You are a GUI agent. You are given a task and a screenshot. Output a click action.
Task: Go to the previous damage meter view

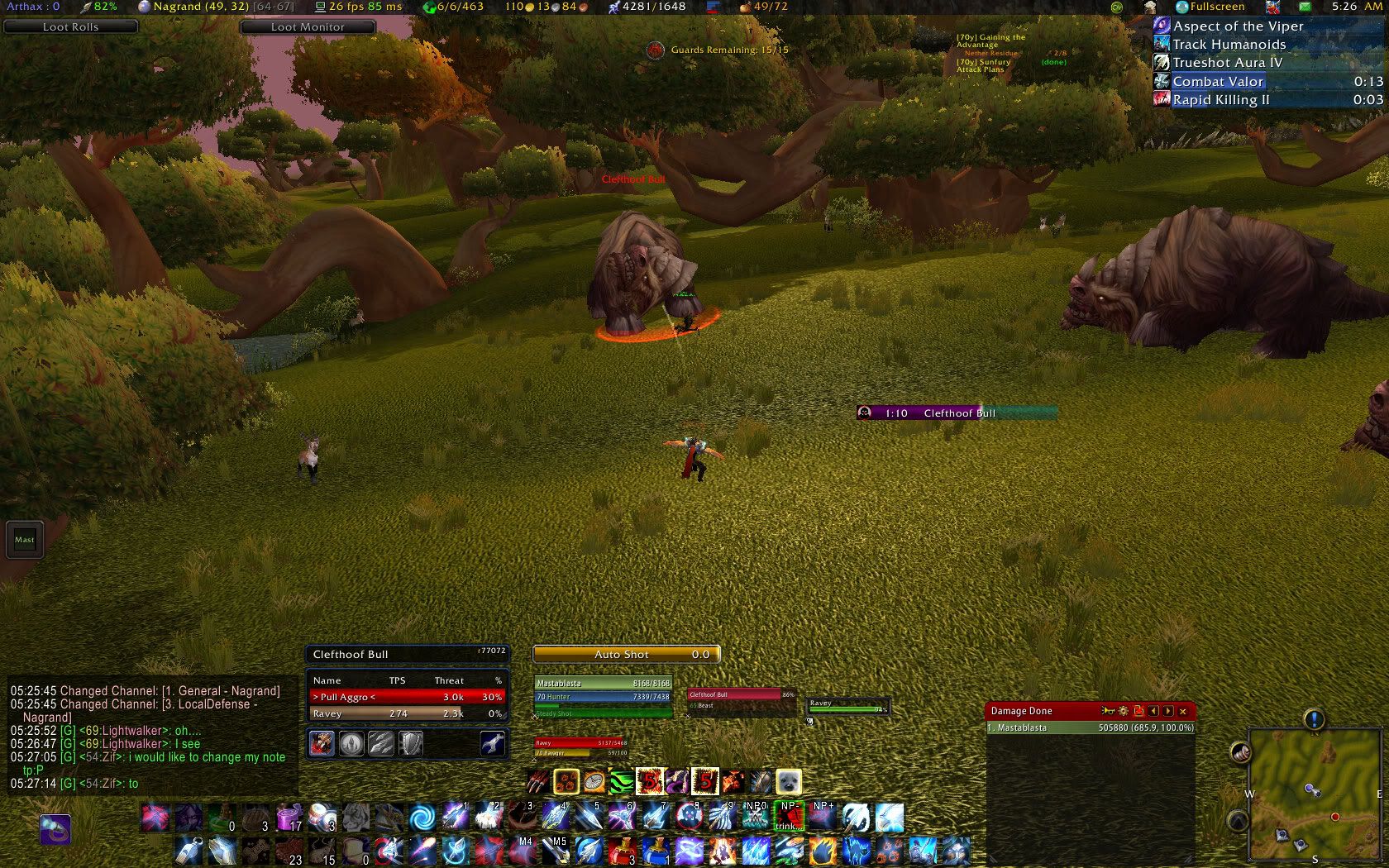click(x=1153, y=711)
